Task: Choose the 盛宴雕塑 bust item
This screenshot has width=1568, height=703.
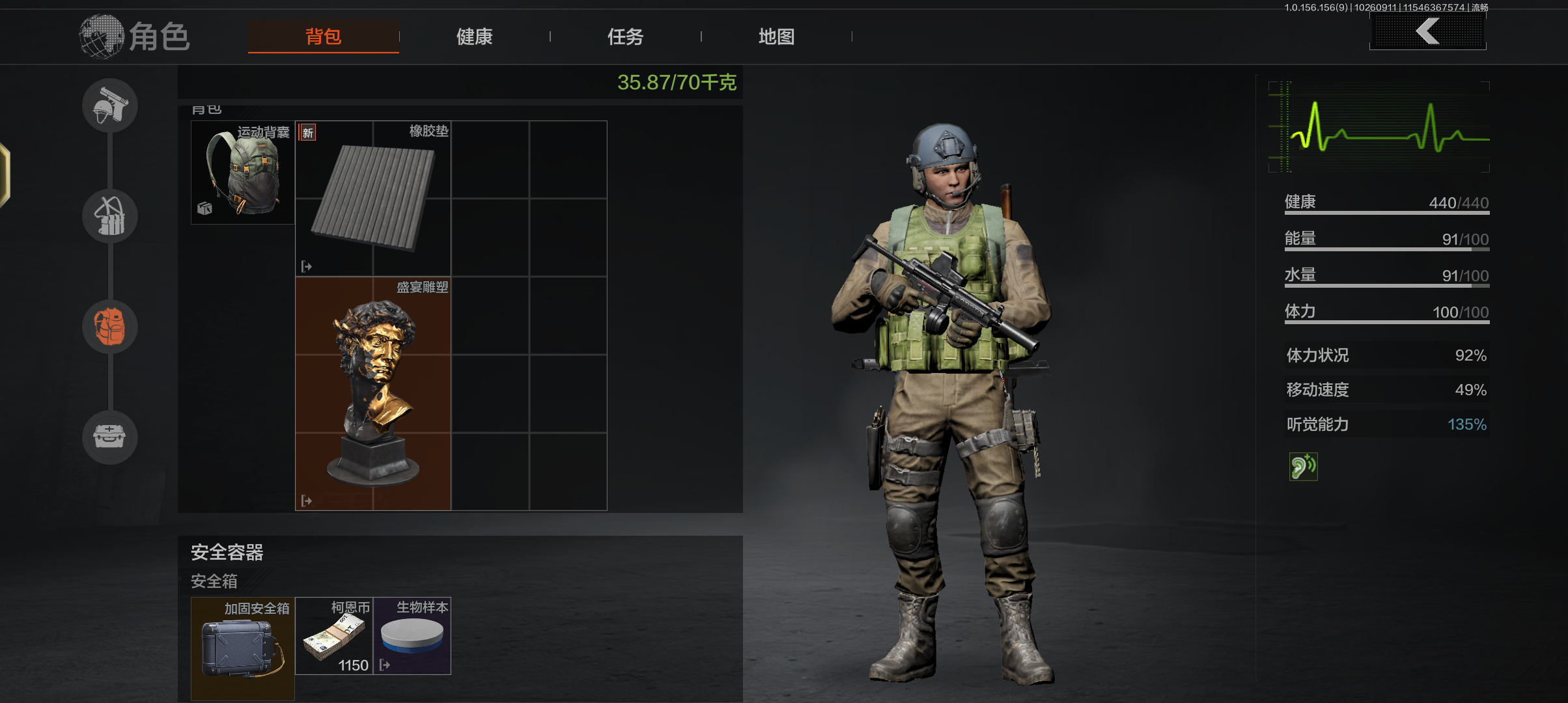Action: tap(373, 393)
